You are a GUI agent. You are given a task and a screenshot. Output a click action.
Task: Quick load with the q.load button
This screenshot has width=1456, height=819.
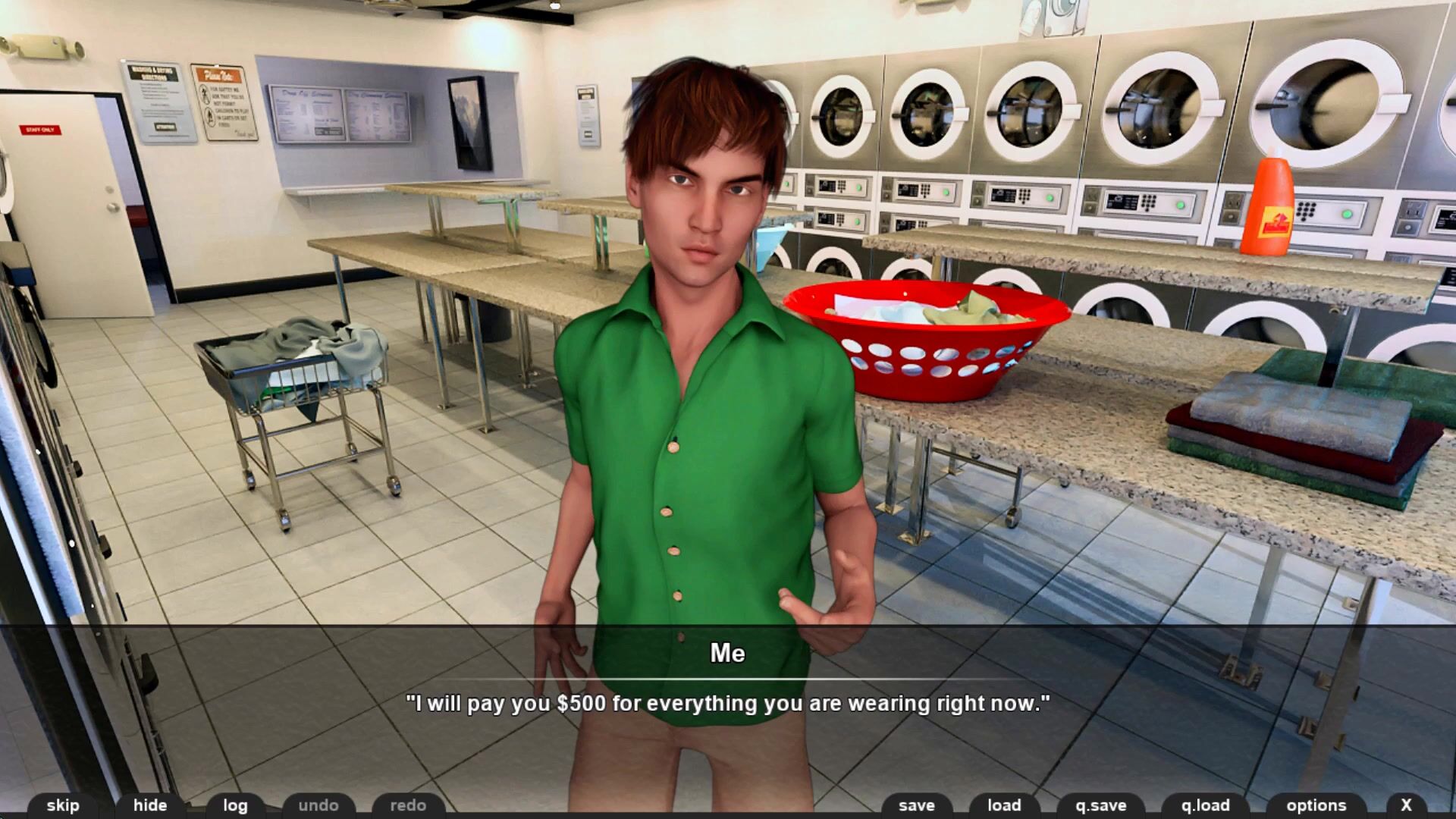(1206, 805)
